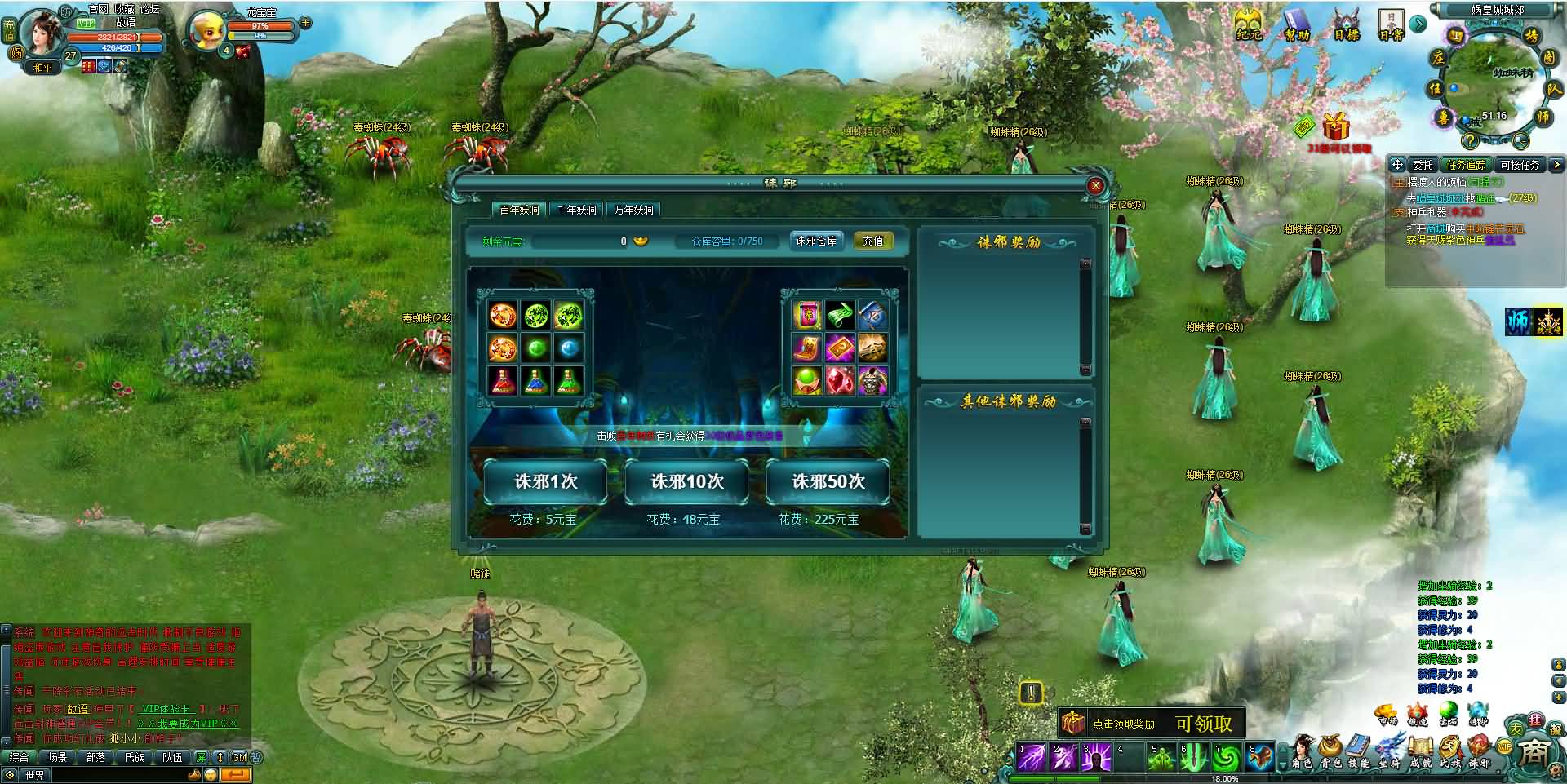The height and width of the screenshot is (784, 1567).
Task: Activate the purple lightning skill in slot 1
Action: pyautogui.click(x=1031, y=758)
